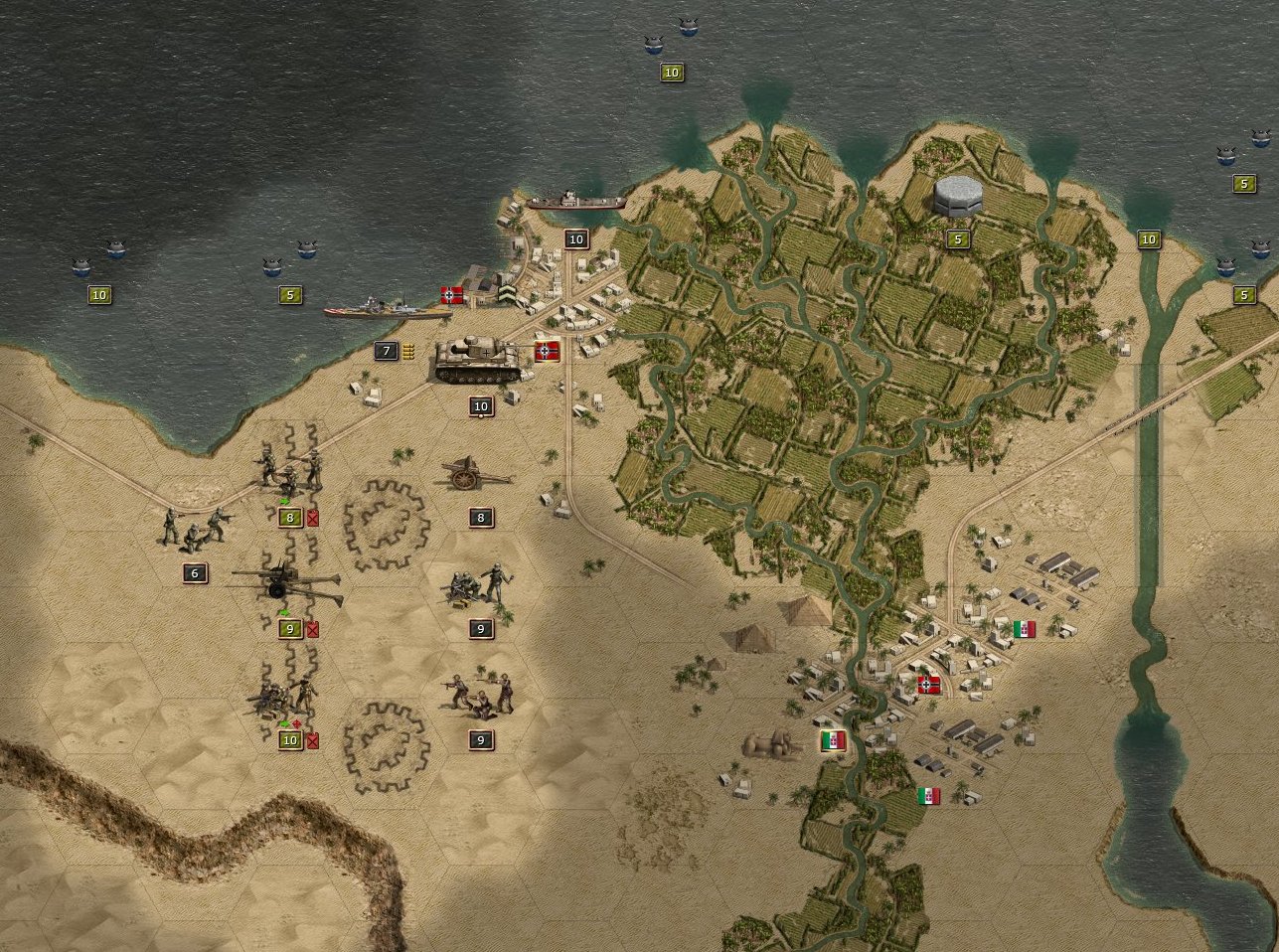Click the German flag in the eastern town
This screenshot has height=952, width=1279.
(x=929, y=684)
